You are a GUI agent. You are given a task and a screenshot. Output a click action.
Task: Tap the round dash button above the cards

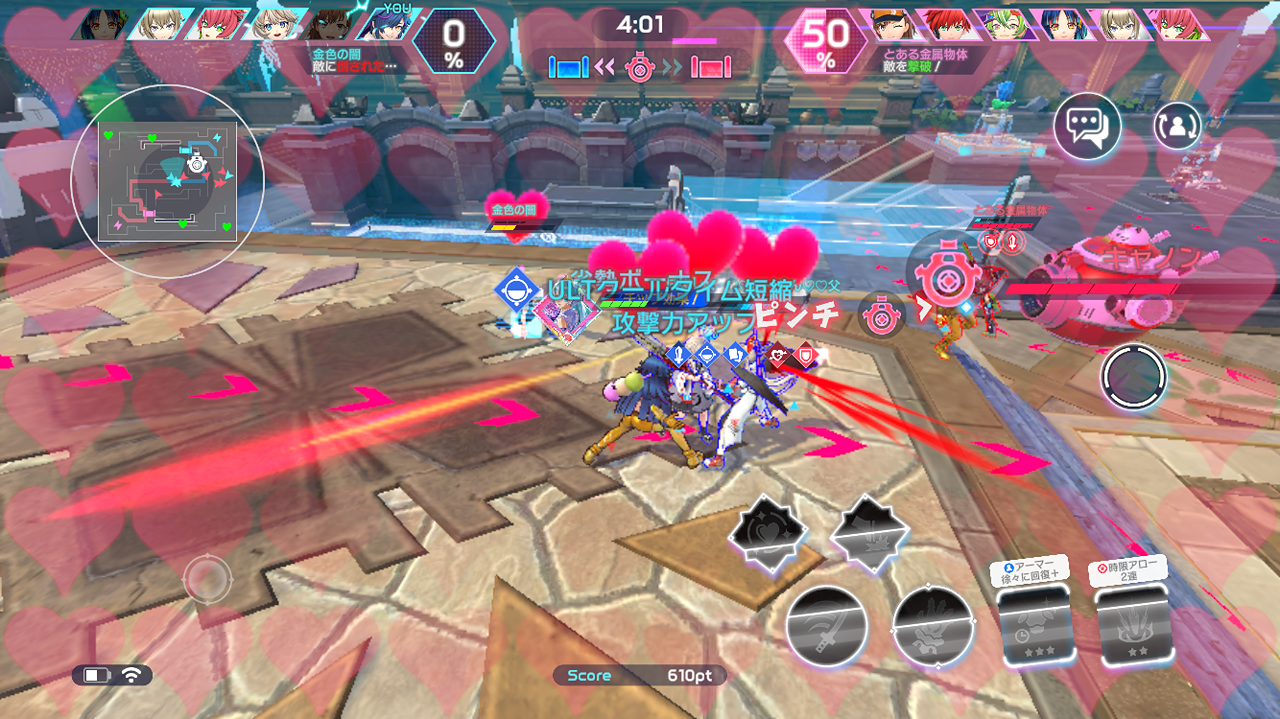1134,377
